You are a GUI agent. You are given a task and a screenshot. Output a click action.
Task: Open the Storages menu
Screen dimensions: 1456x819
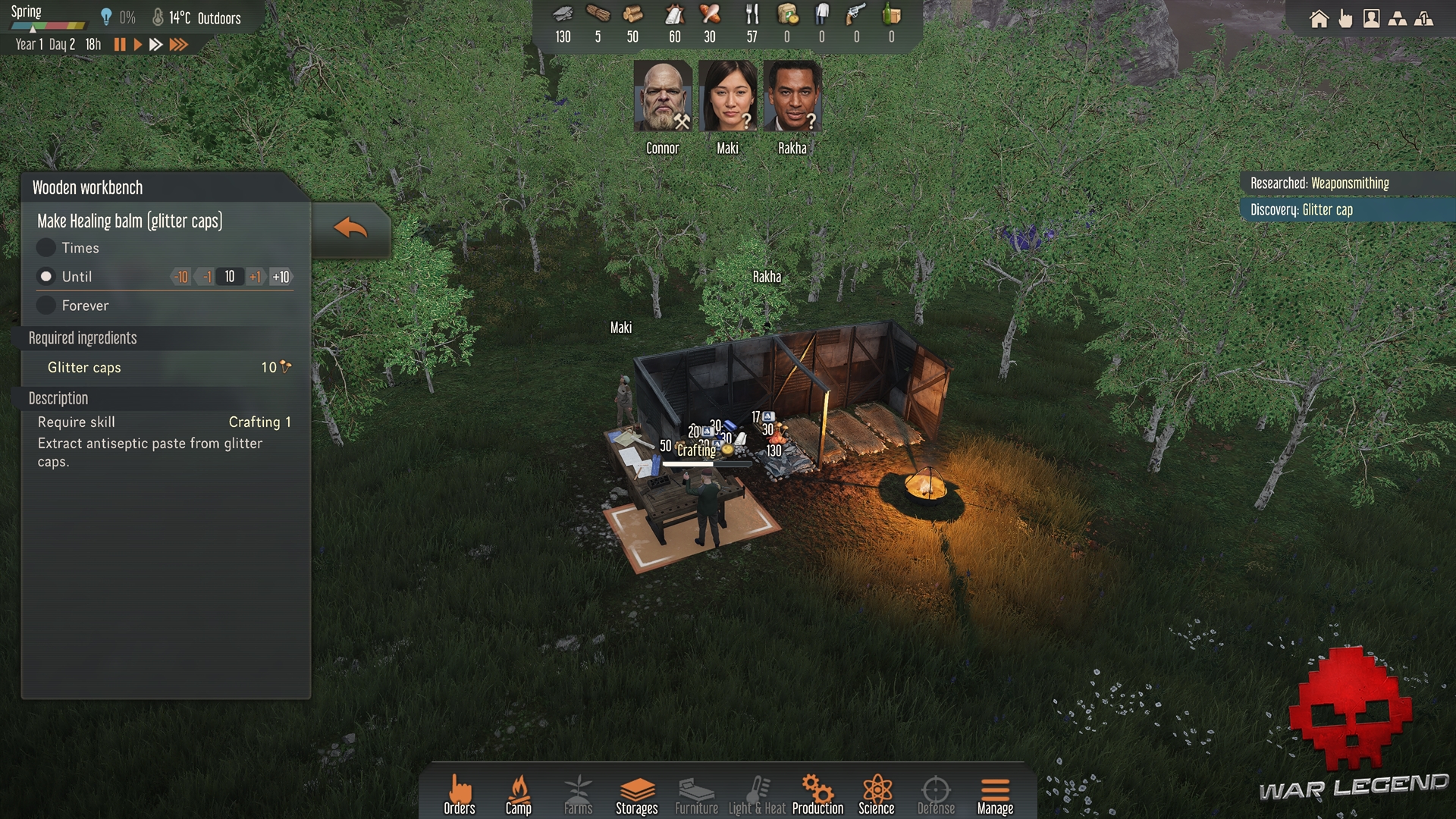[637, 795]
